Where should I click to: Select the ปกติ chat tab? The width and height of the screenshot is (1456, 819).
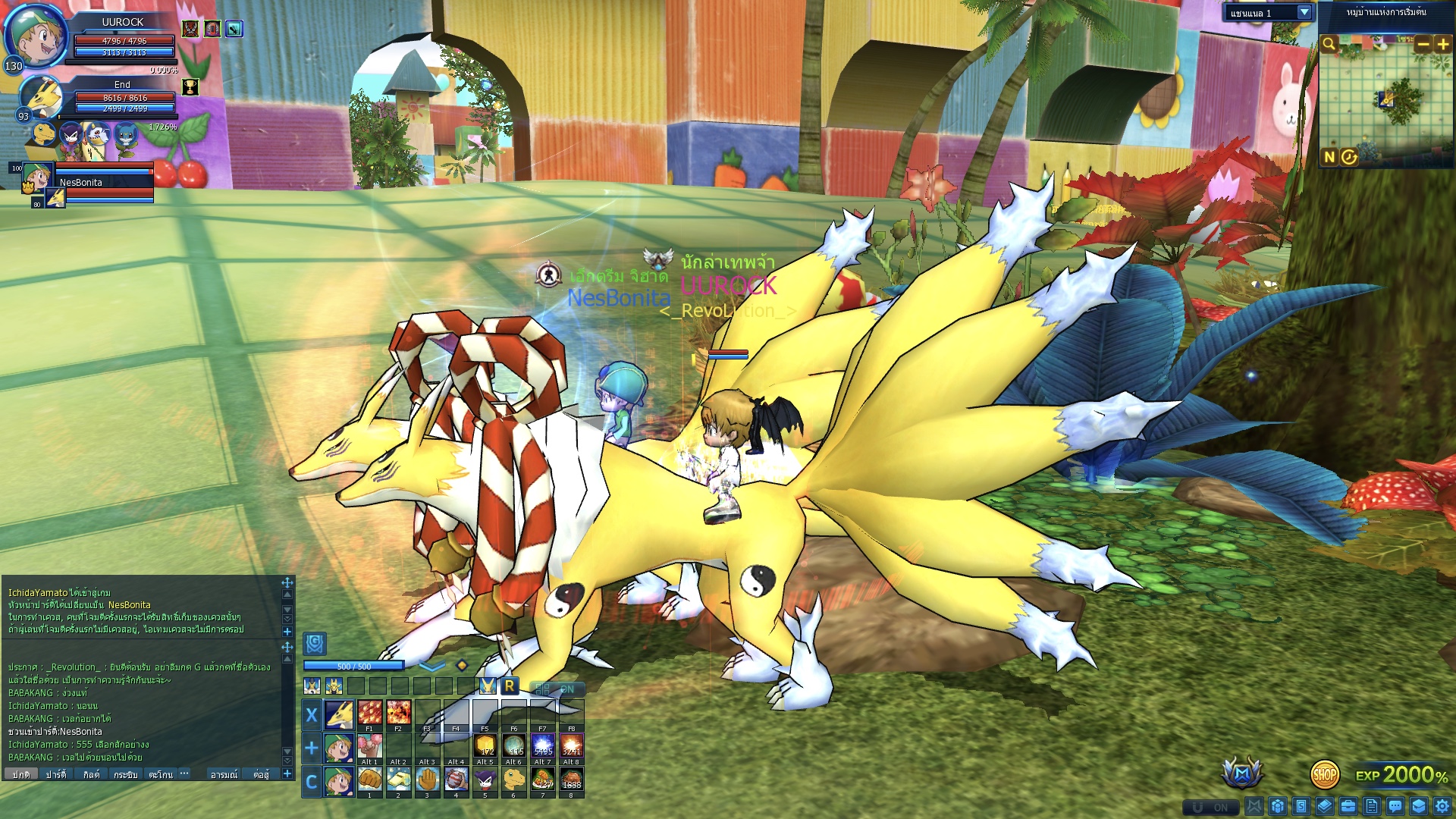(x=20, y=774)
